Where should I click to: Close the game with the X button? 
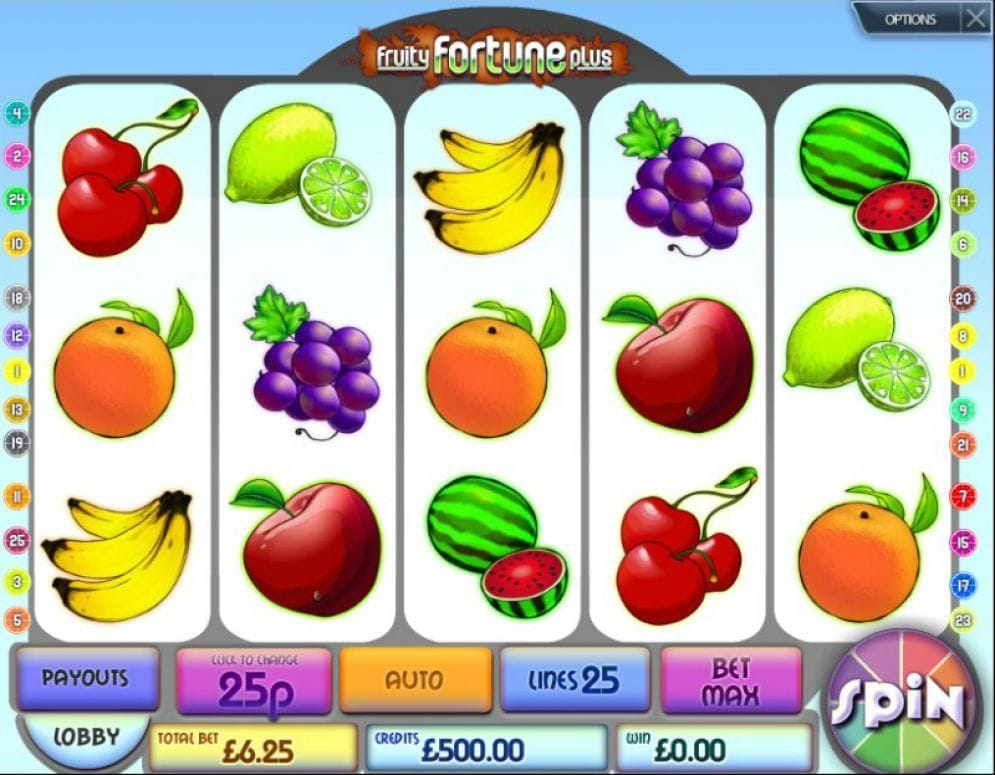click(975, 18)
